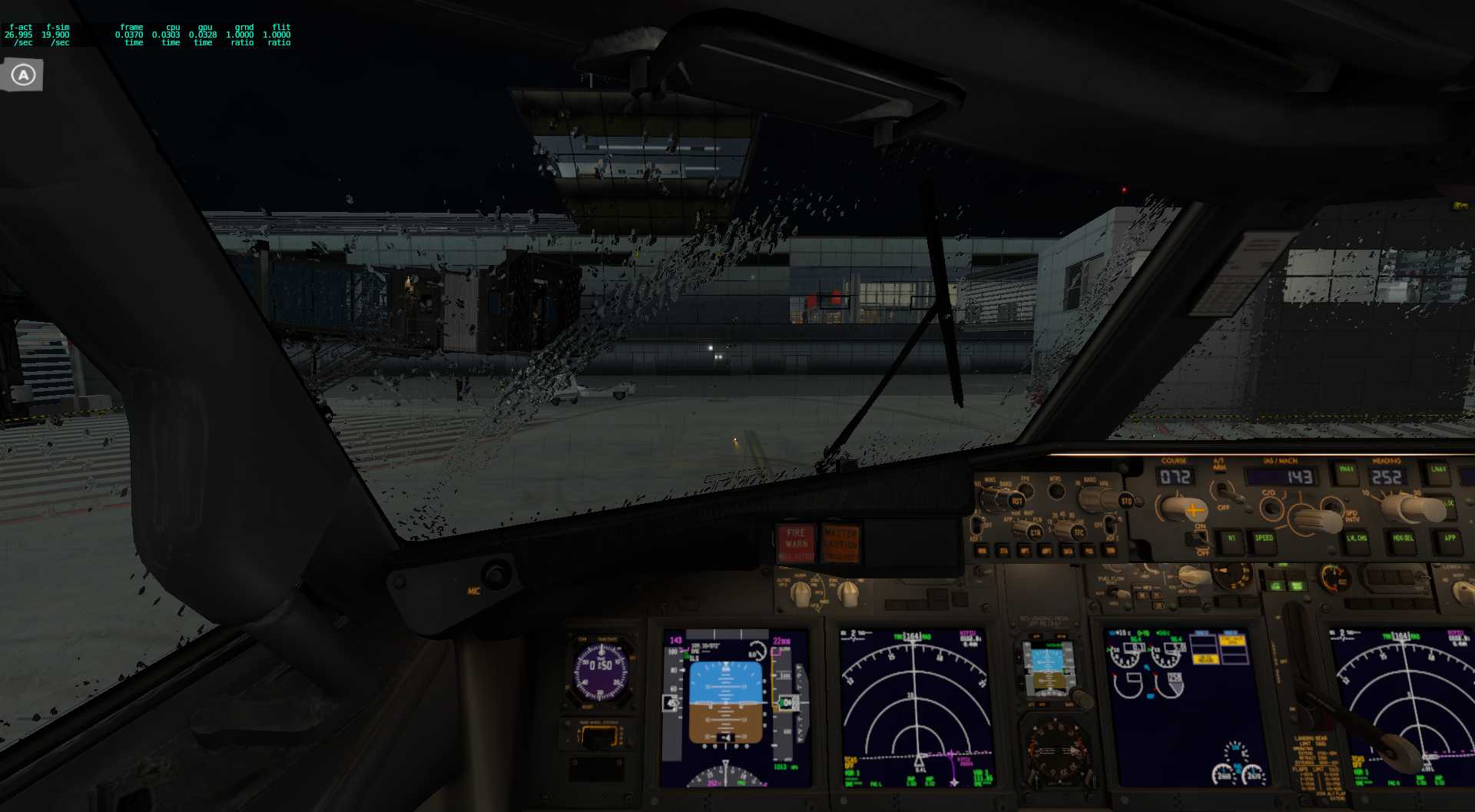Enable TFC traffic display on EFIS
Image resolution: width=1475 pixels, height=812 pixels.
(1079, 531)
